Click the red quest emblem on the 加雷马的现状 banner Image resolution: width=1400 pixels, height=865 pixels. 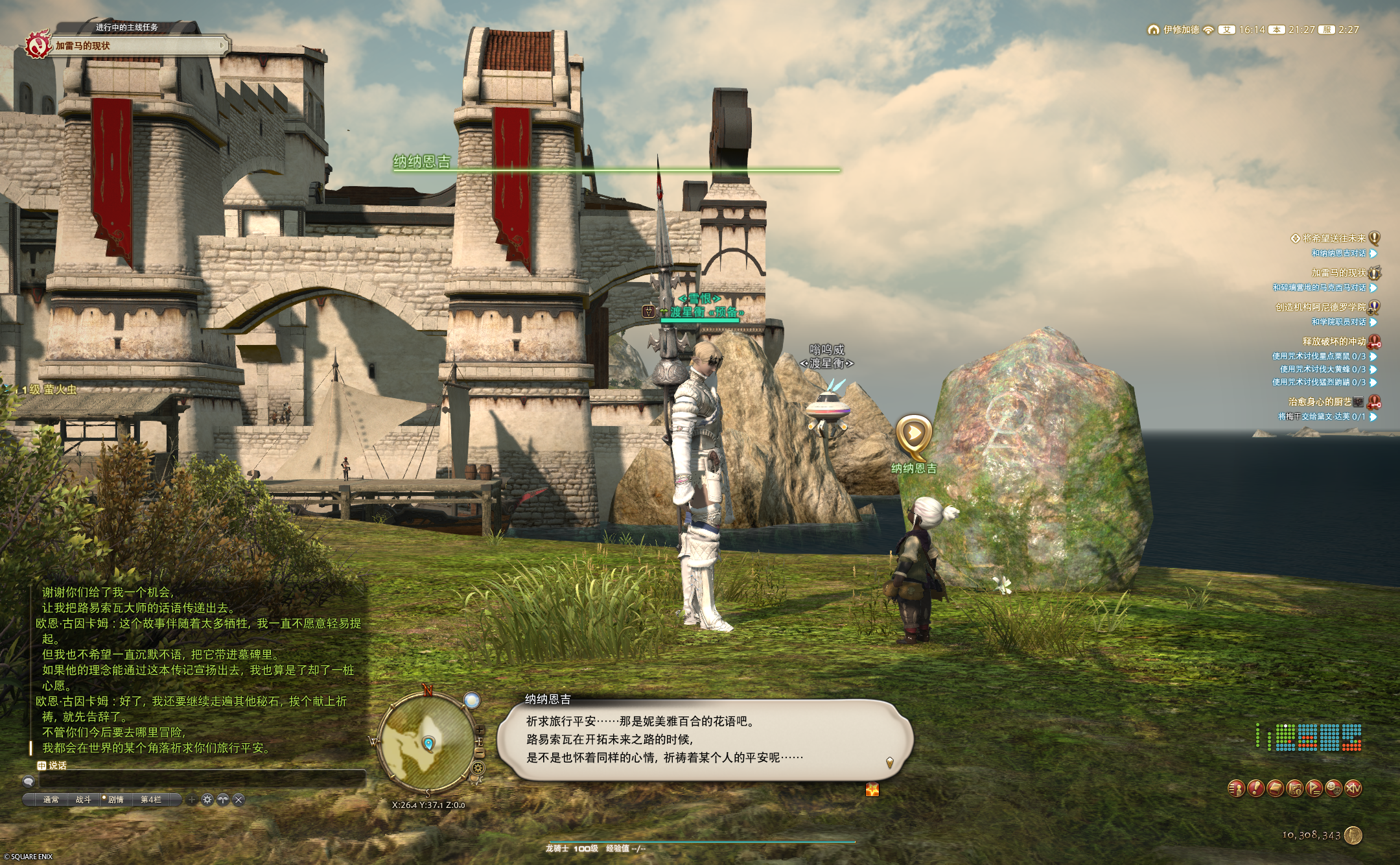[37, 45]
